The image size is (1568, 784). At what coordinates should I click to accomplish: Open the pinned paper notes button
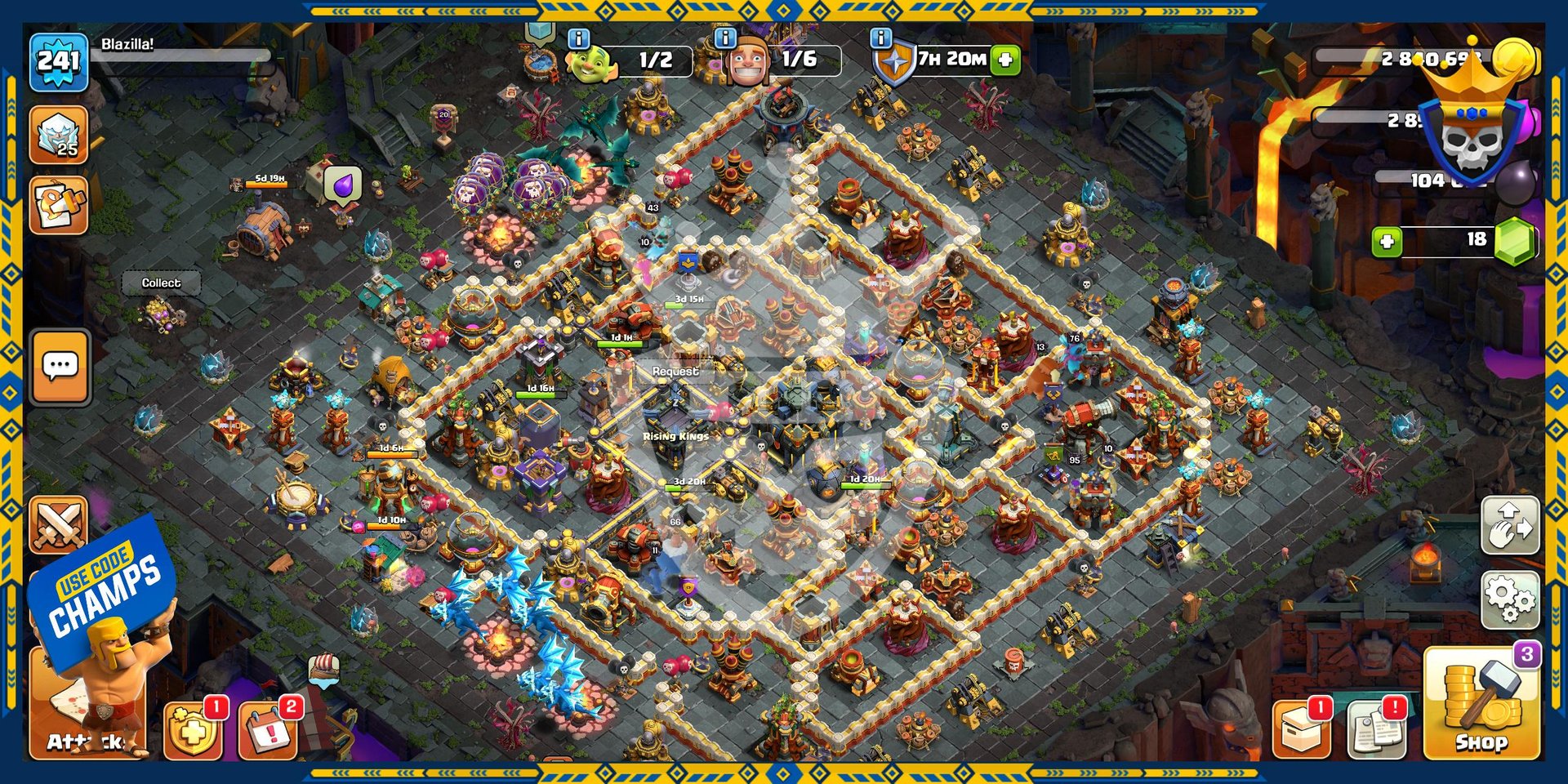(1376, 727)
